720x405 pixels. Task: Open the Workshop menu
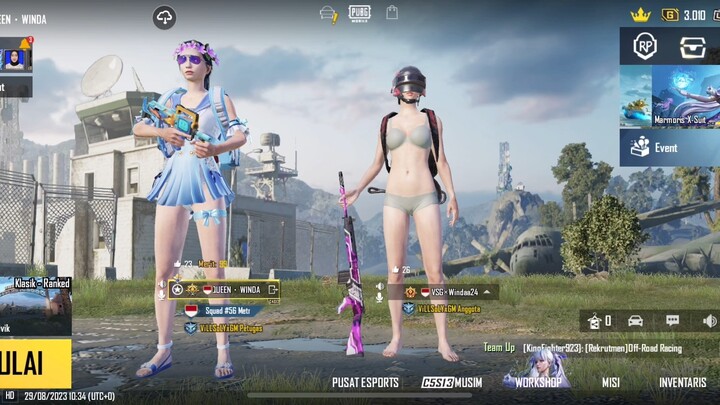(538, 383)
